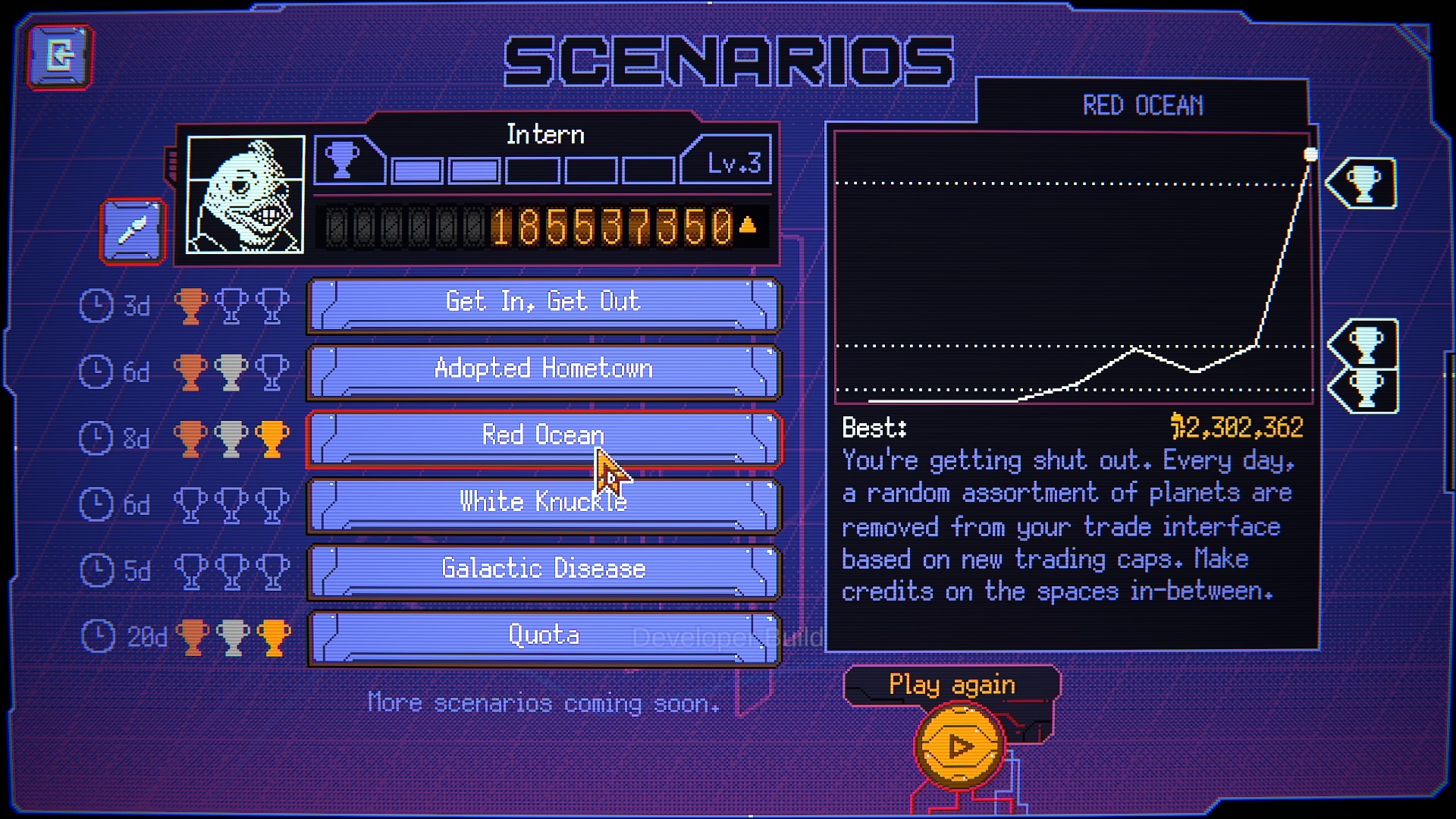Choose the Adopted Hometown scenario
Screen dimensions: 1456x819
click(543, 371)
